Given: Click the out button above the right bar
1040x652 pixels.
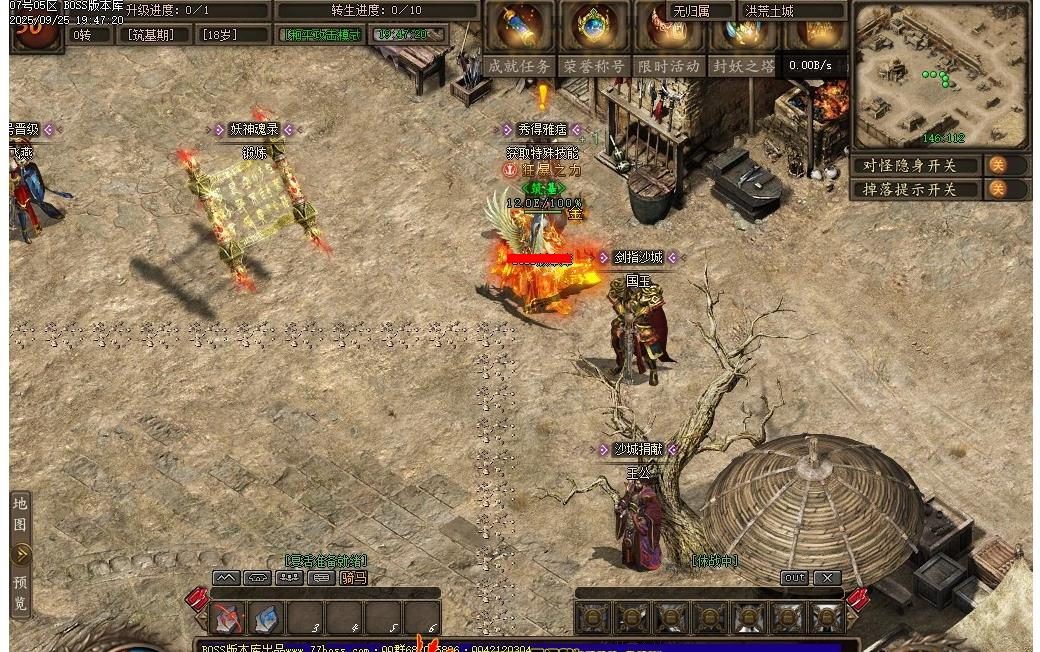Looking at the screenshot, I should pos(794,578).
